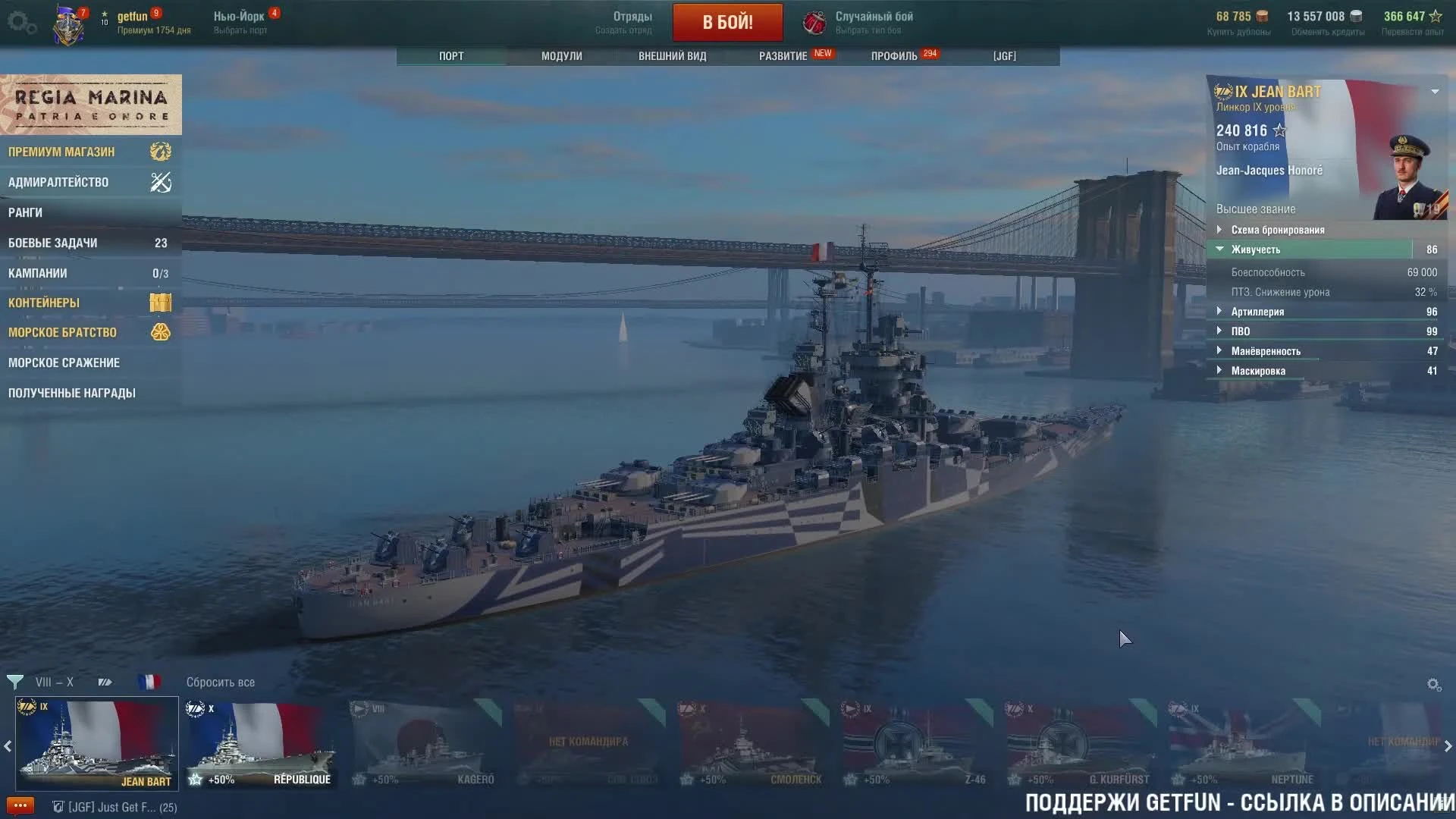
Task: Click the ship XP star next to 240 816
Action: pos(1279,130)
